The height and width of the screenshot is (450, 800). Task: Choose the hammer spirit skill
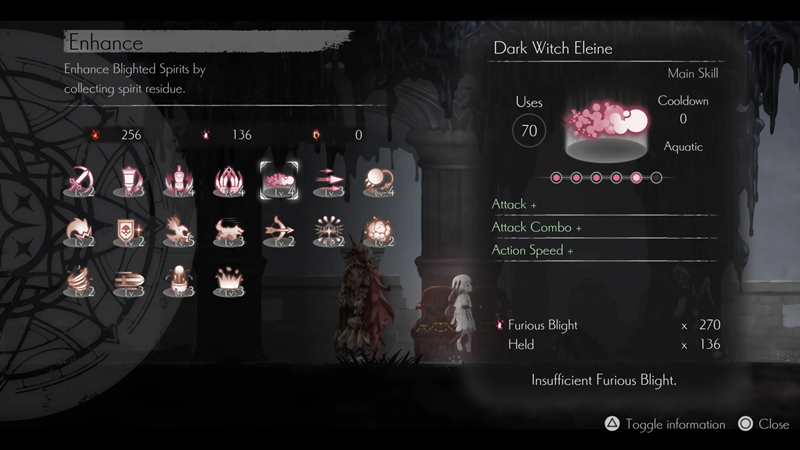[x=129, y=180]
